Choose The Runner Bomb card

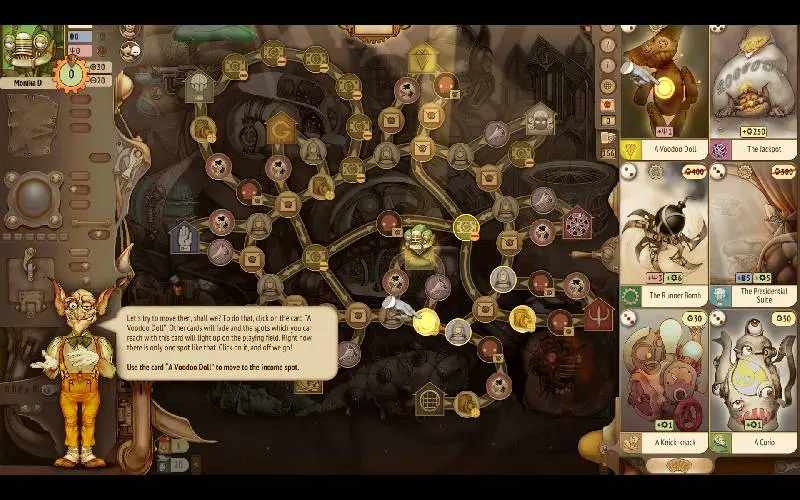(665, 235)
